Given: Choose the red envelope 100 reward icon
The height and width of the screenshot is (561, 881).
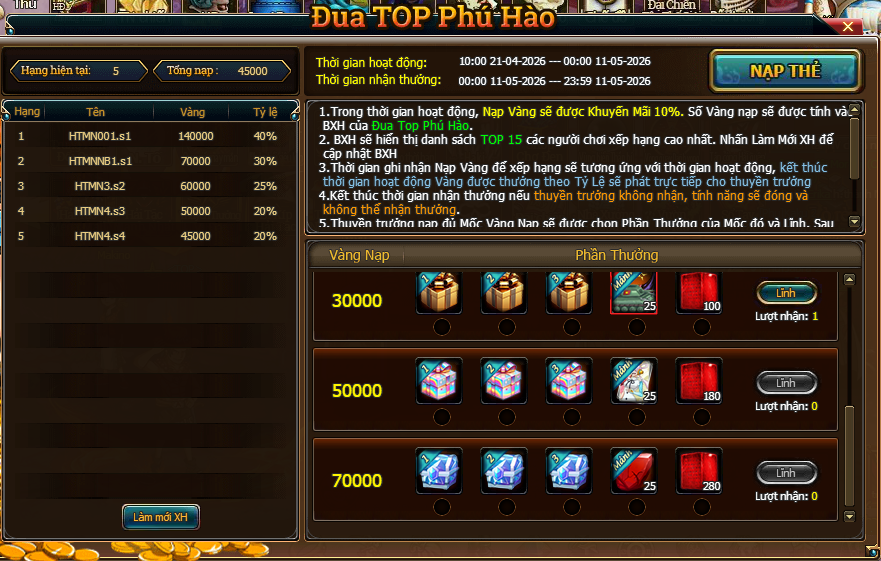Looking at the screenshot, I should point(699,292).
